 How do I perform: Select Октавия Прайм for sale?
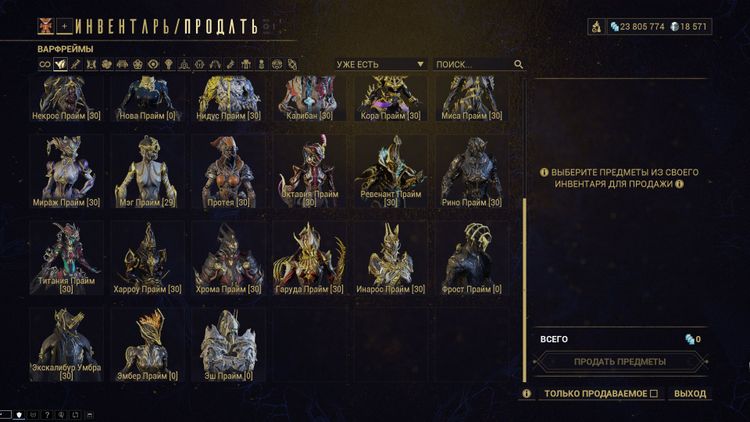tap(309, 172)
